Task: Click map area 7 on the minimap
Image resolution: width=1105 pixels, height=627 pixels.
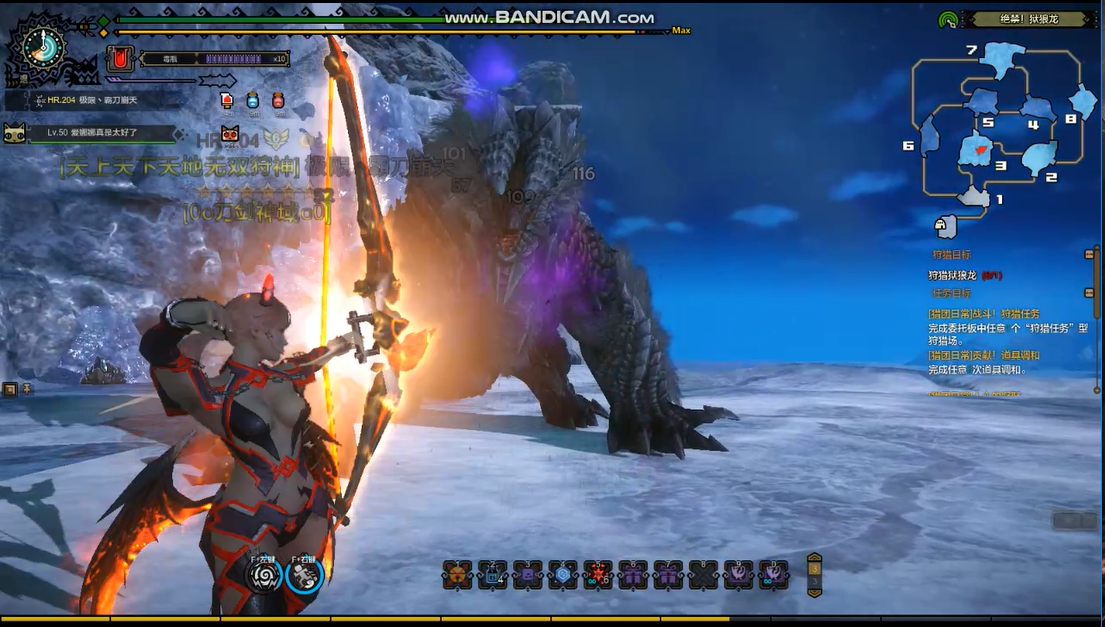Action: point(998,59)
